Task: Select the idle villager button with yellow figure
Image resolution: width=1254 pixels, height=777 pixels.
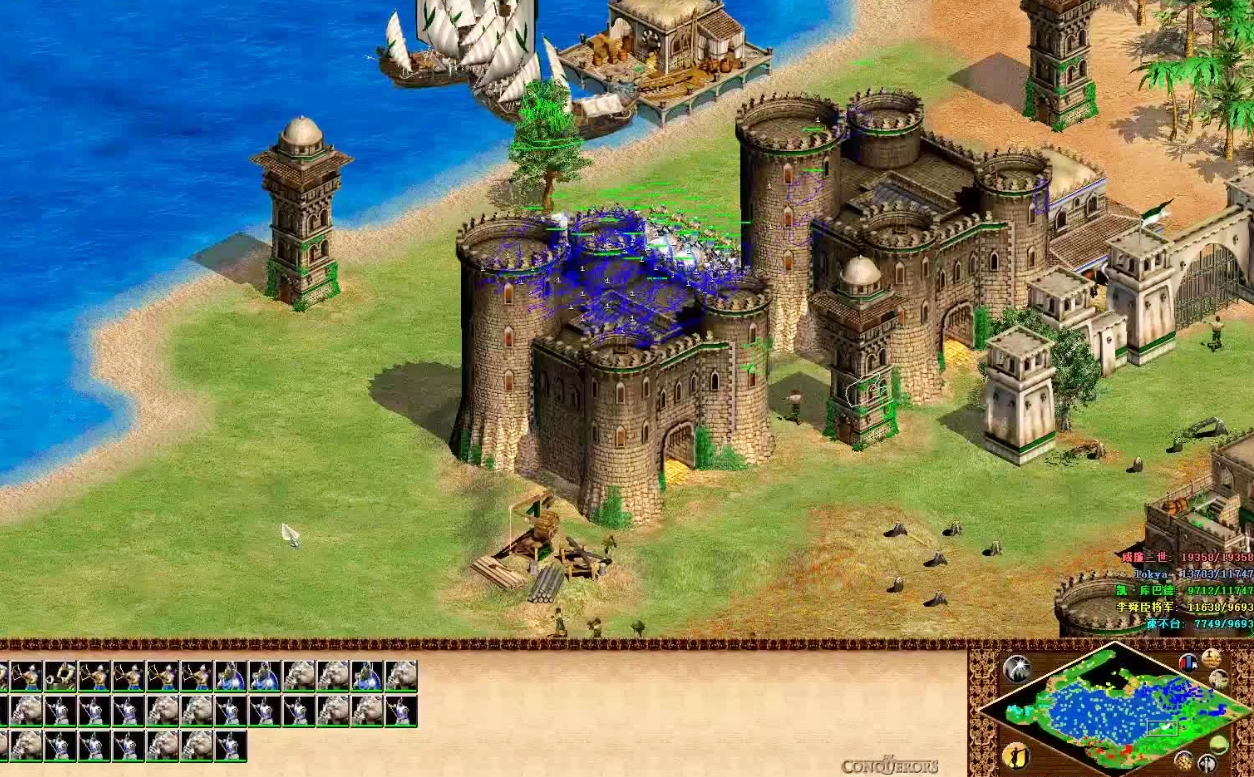Action: (x=1016, y=754)
